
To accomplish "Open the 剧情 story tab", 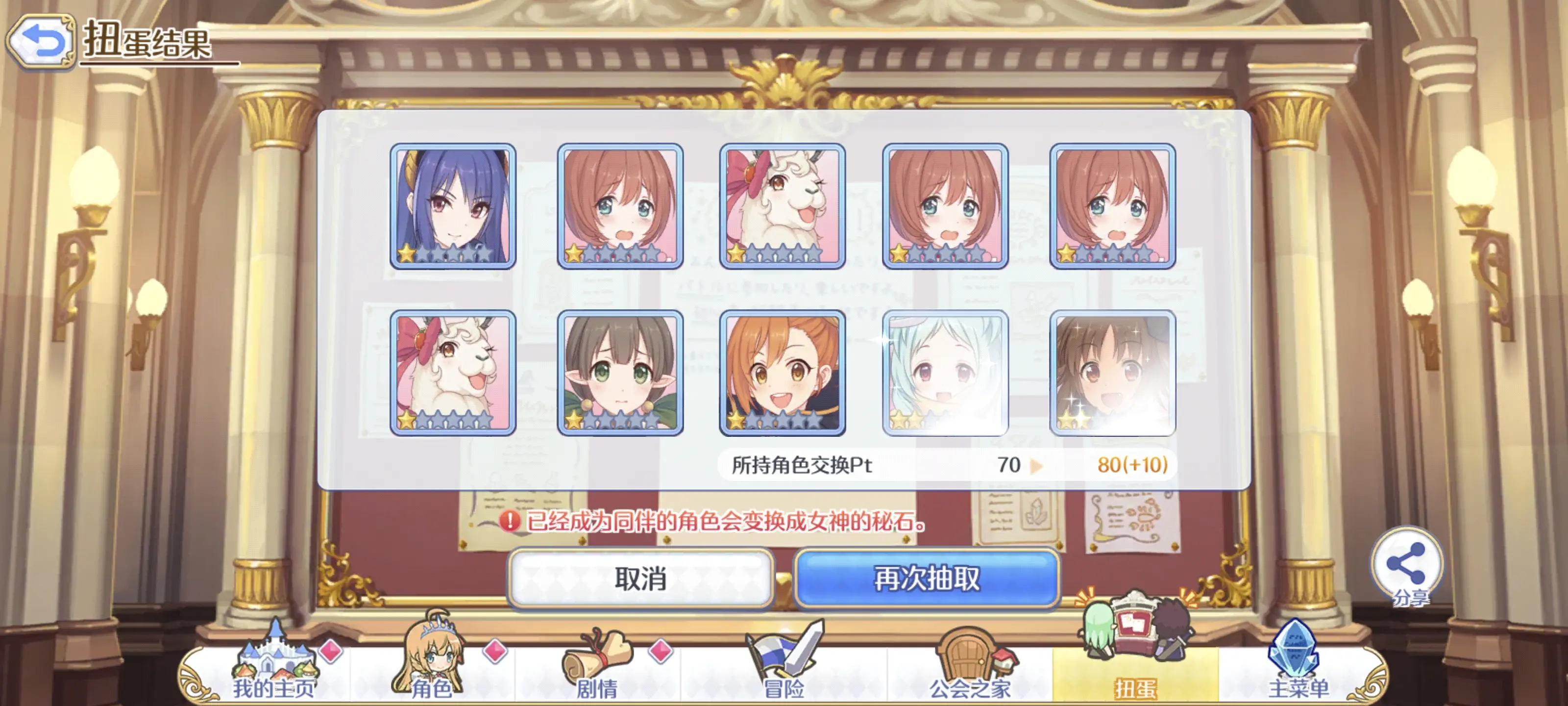I will pos(597,670).
